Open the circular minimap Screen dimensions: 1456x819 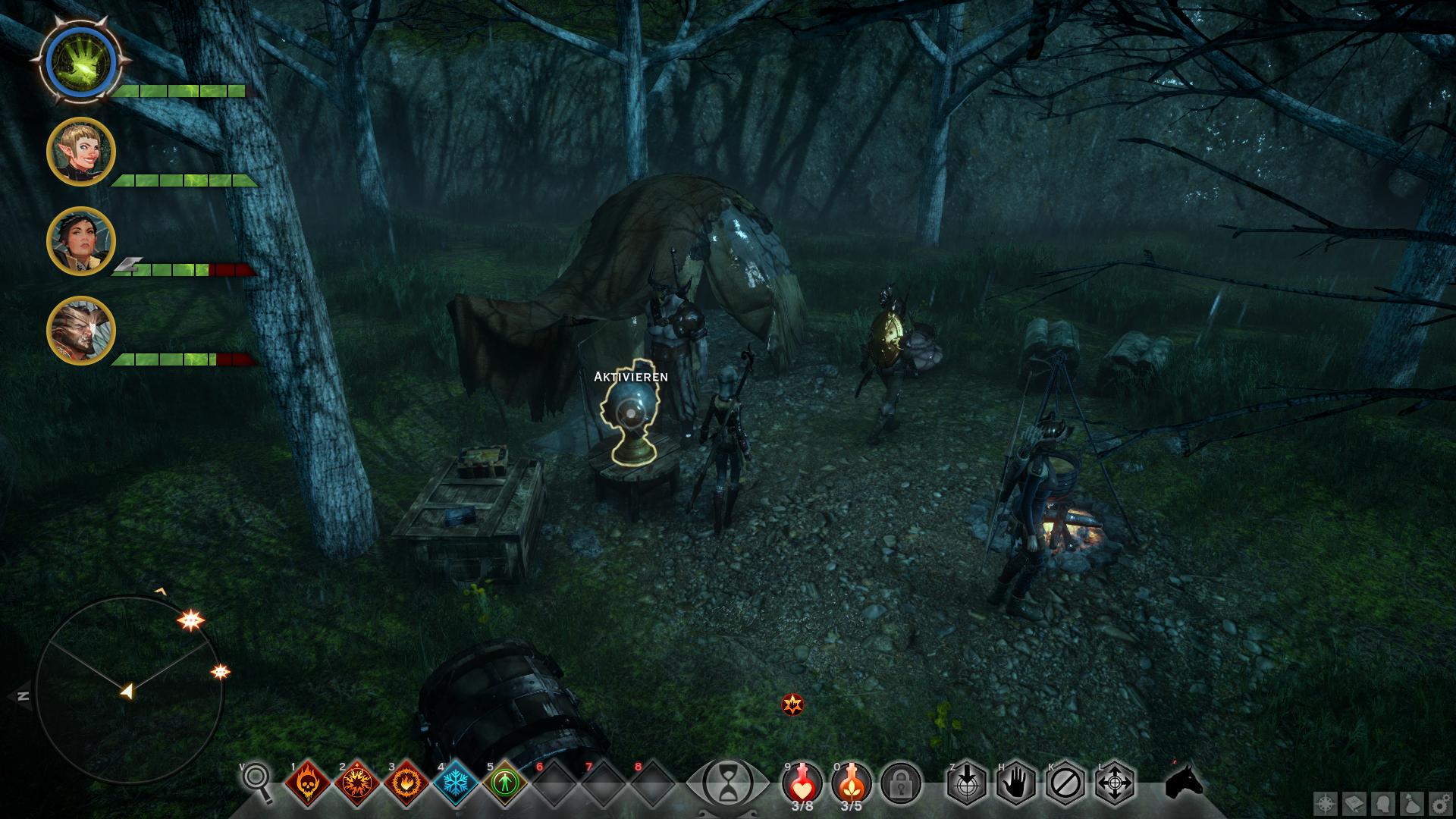click(x=129, y=690)
